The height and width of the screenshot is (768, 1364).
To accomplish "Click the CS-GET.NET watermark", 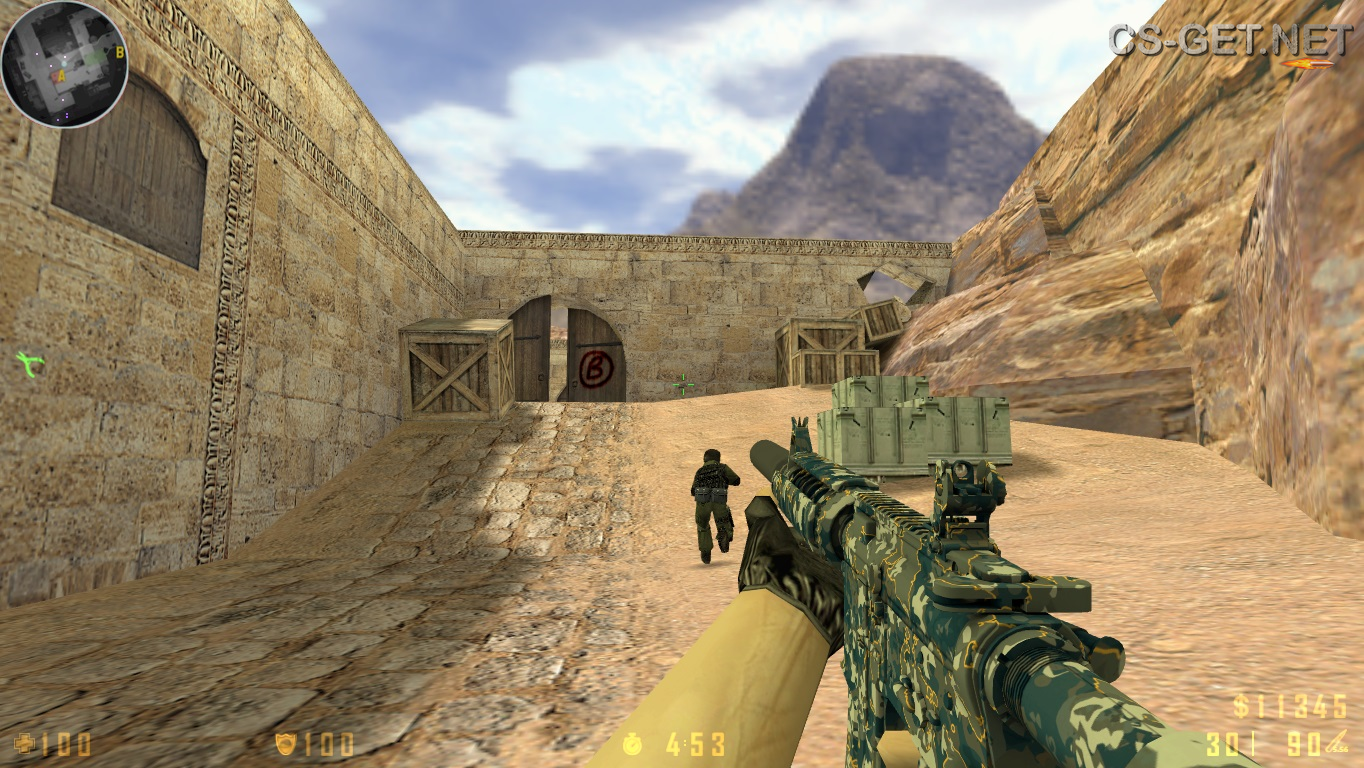I will click(1230, 38).
